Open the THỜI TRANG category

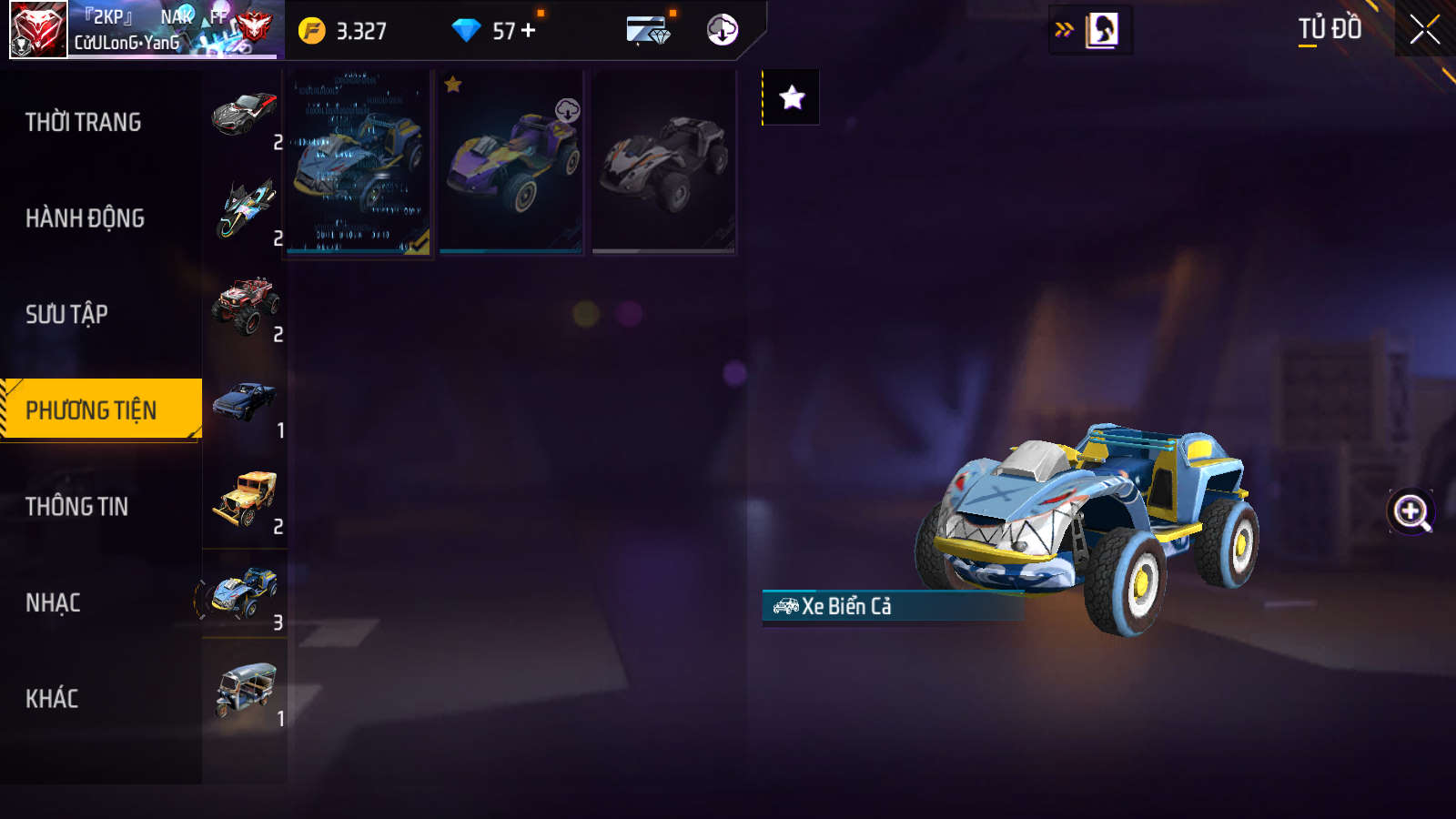coord(84,122)
